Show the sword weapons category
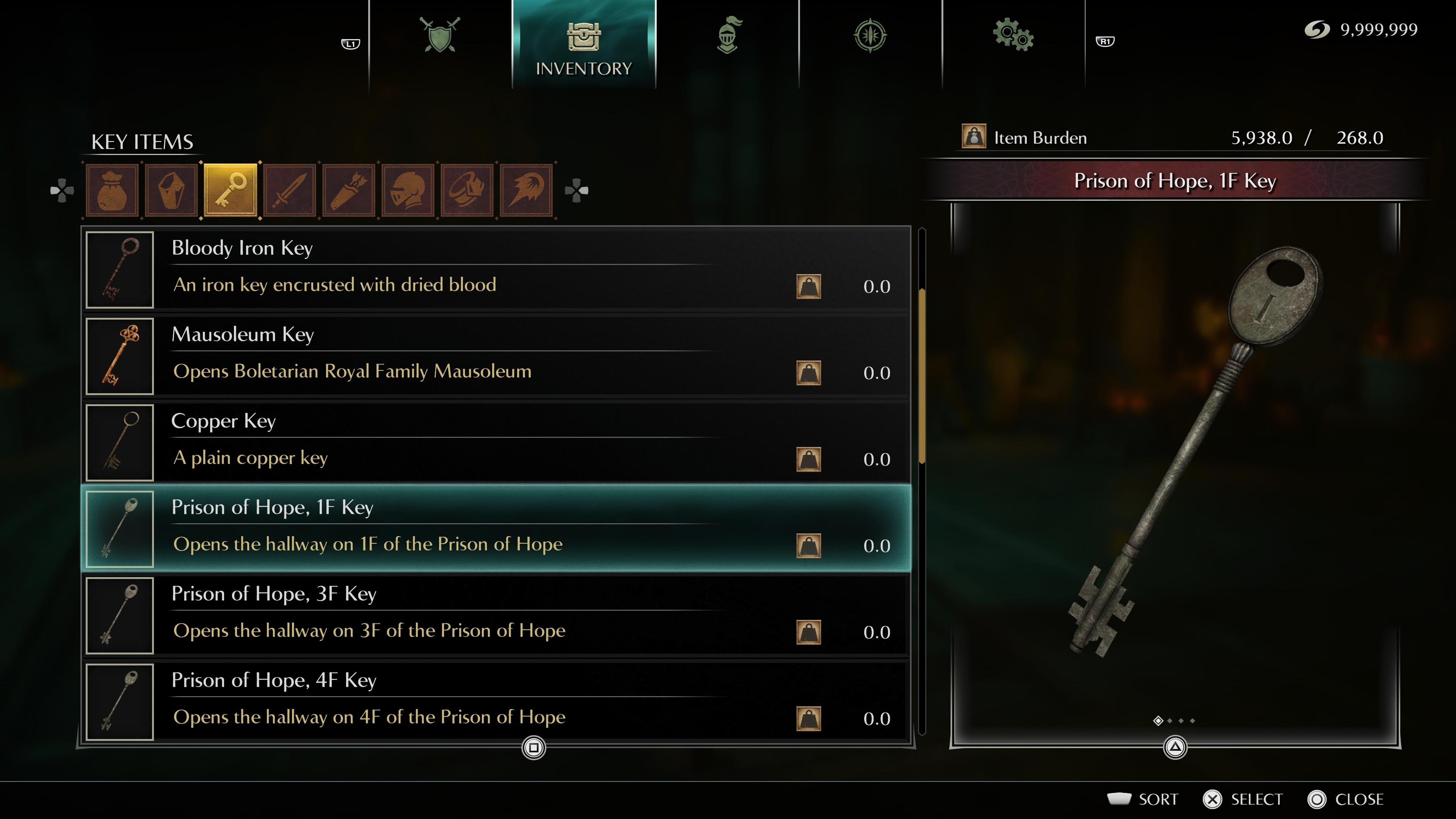The image size is (1456, 819). tap(289, 190)
